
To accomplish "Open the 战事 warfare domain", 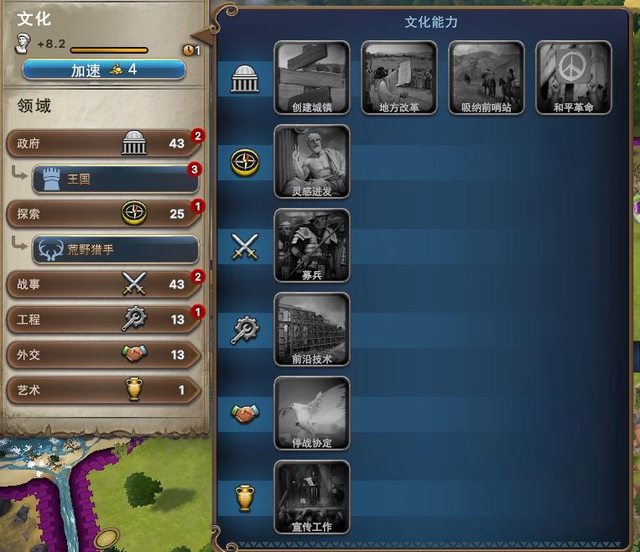I will (x=100, y=284).
